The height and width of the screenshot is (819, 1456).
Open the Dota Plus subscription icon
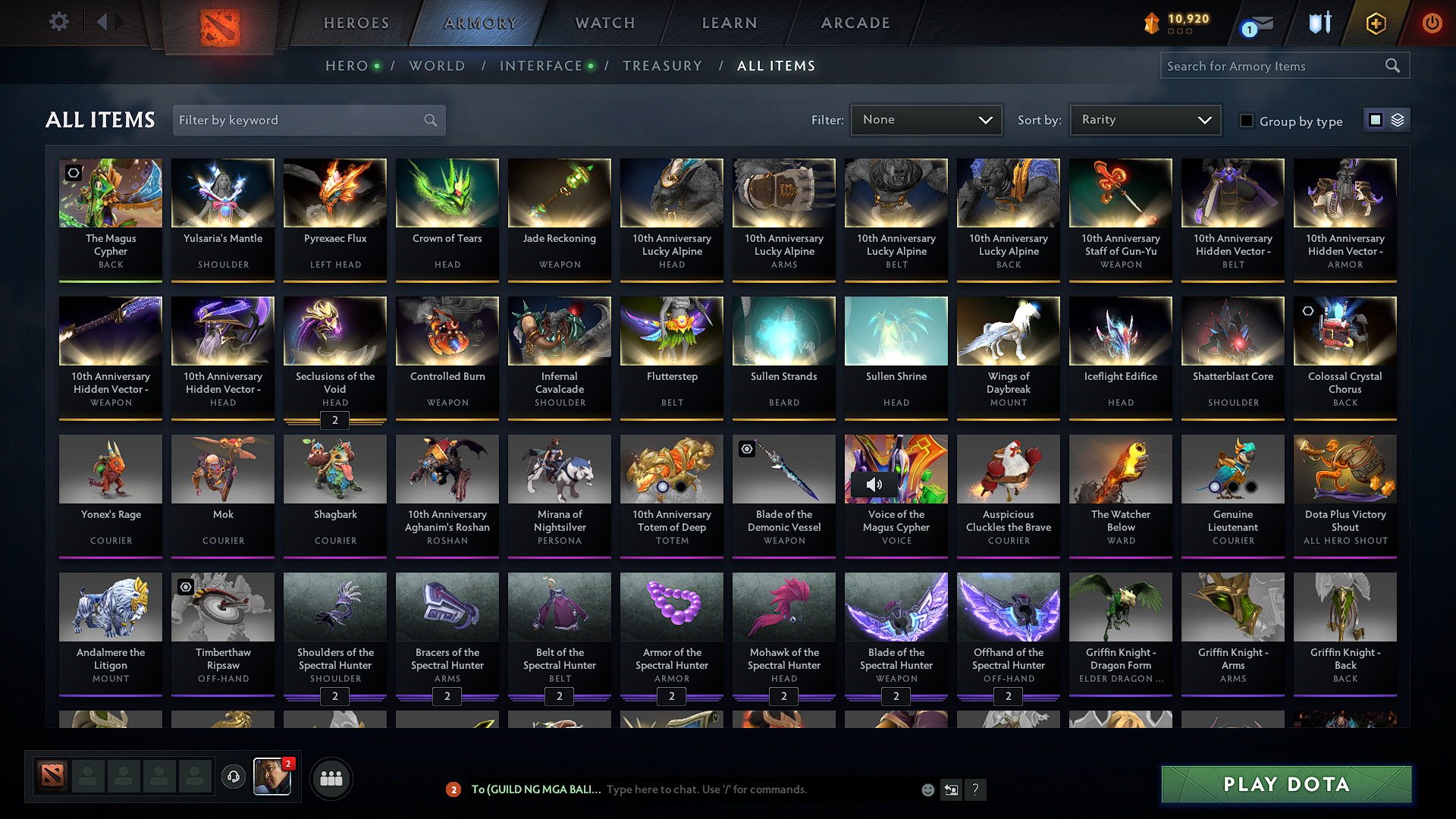coord(1375,23)
